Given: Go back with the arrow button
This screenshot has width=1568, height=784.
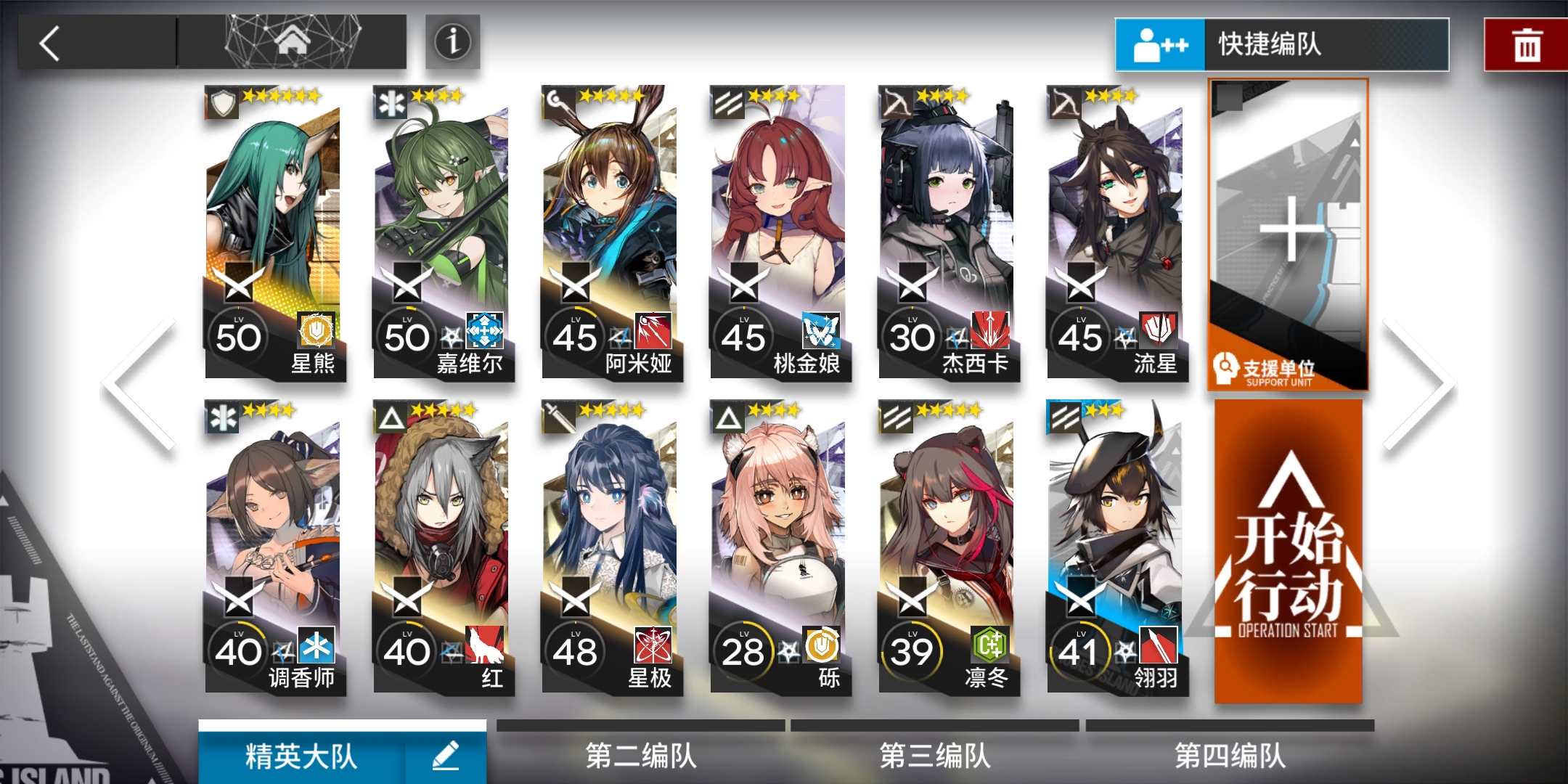Looking at the screenshot, I should point(51,44).
